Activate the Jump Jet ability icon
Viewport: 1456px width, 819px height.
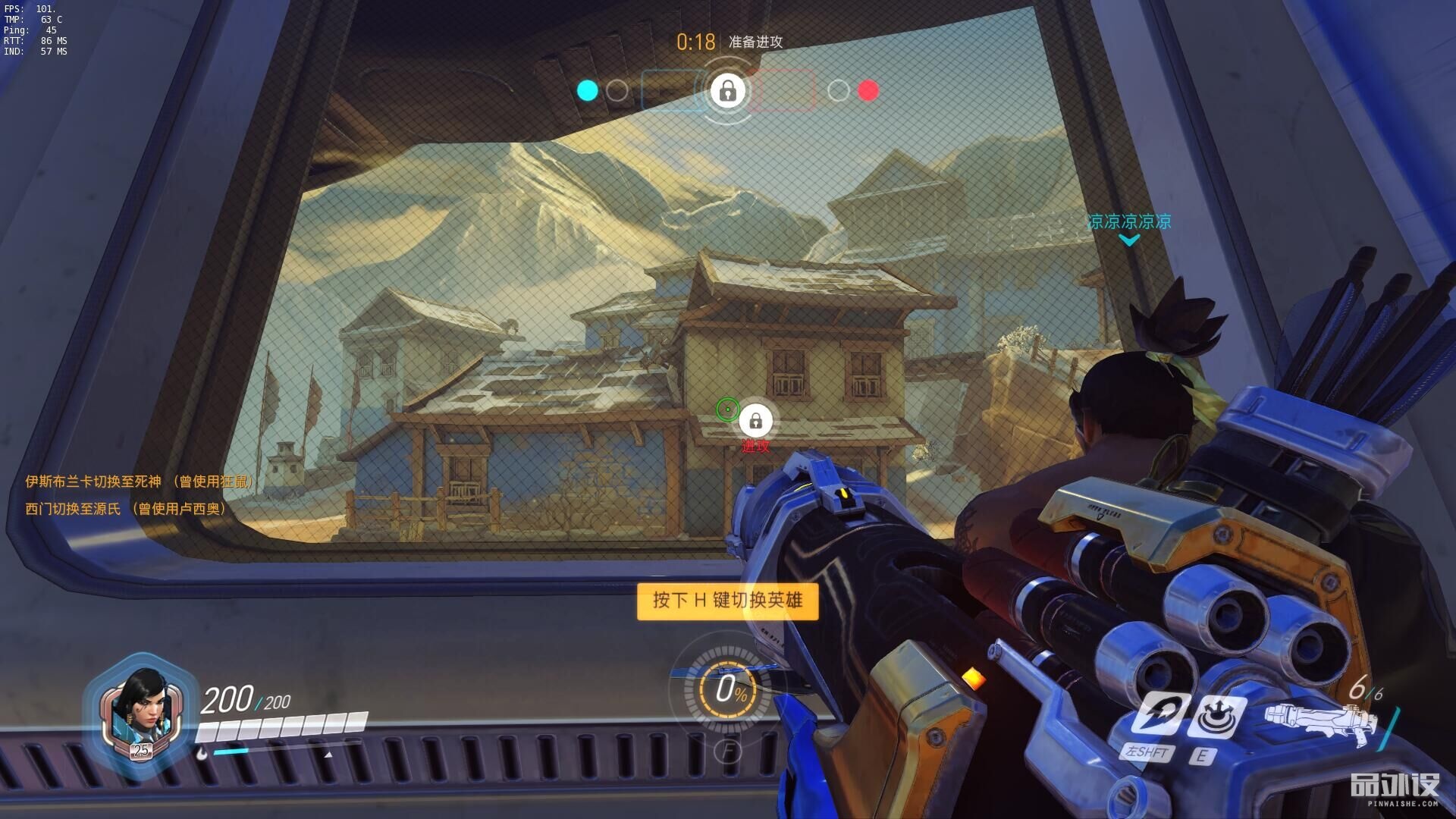[x=1156, y=714]
